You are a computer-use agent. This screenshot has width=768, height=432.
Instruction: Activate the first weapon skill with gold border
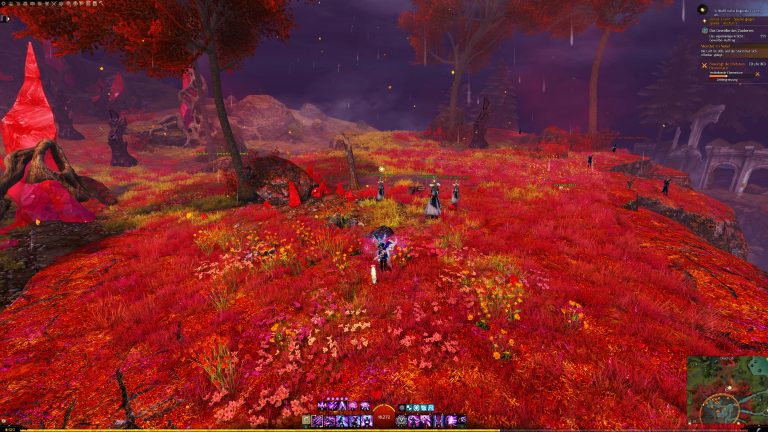(318, 421)
